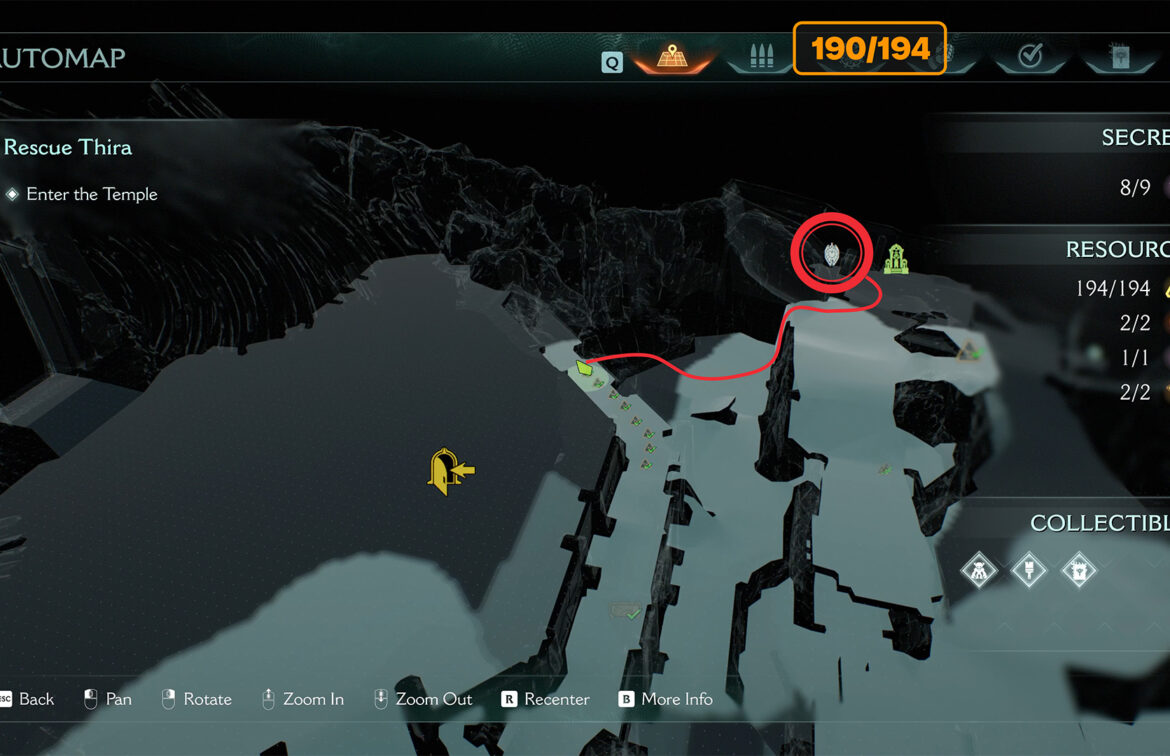Open the checkmark challenges tab
Image resolution: width=1170 pixels, height=756 pixels.
point(1030,57)
